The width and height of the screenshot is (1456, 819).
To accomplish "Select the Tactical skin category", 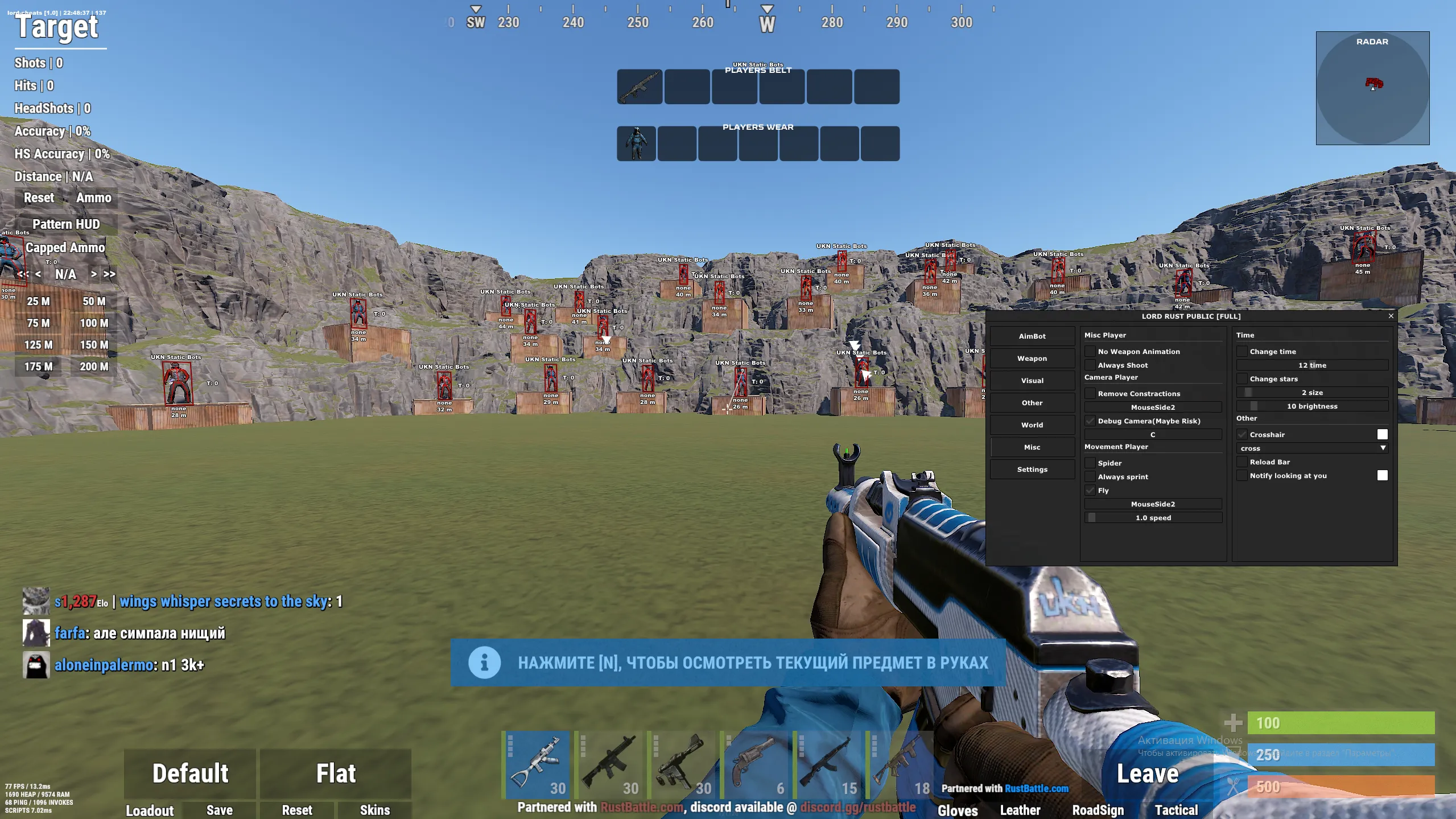I will pos(1176,810).
